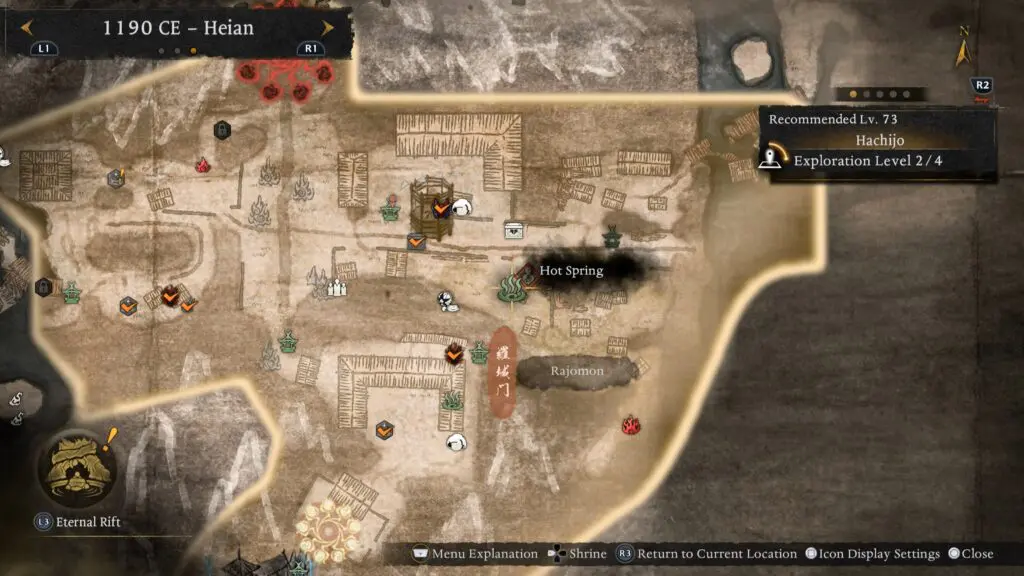The width and height of the screenshot is (1024, 576).
Task: Open Menu Explanation
Action: (476, 554)
